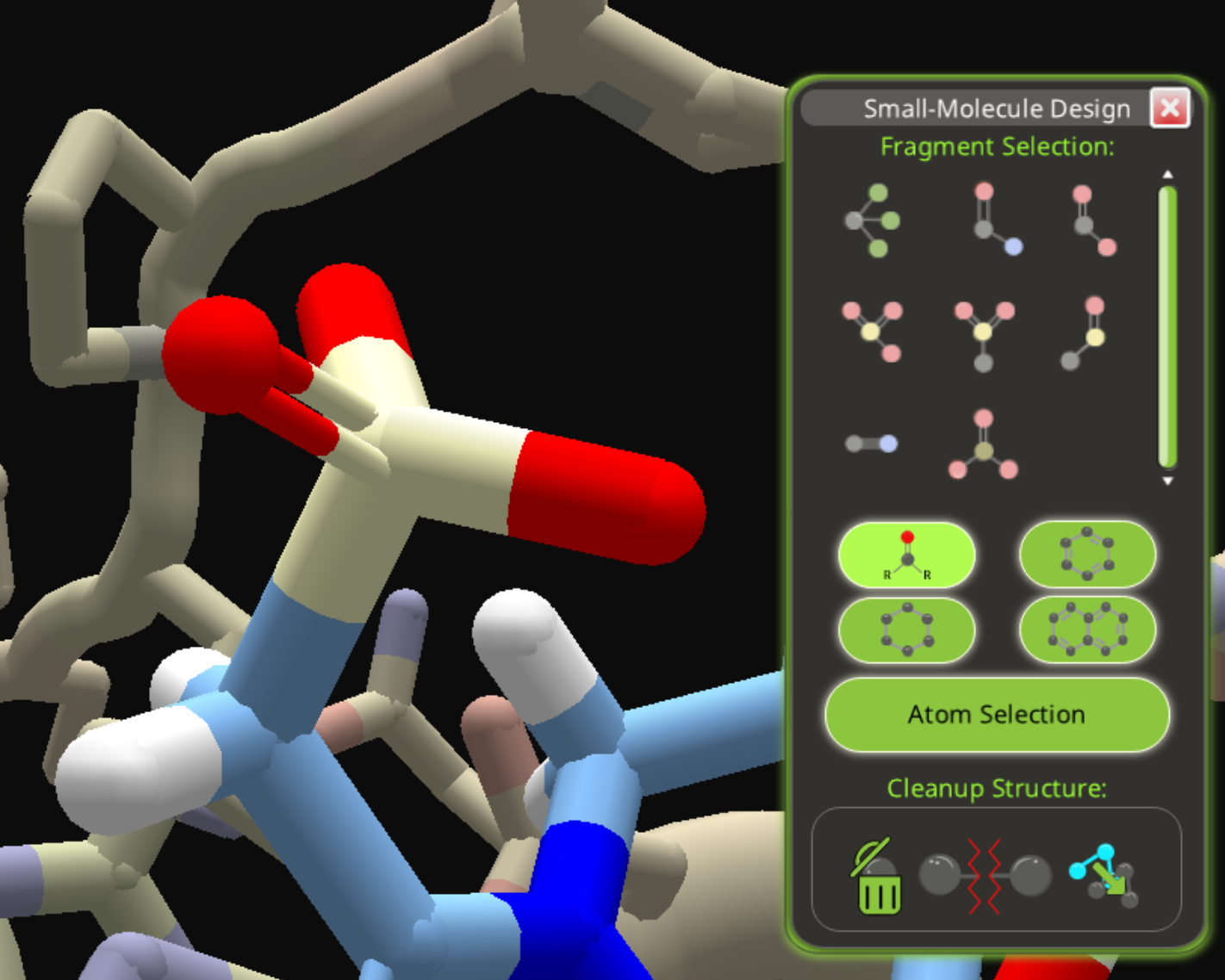
Task: Use the cyan molecule arrow cleanup tool
Action: click(1104, 877)
